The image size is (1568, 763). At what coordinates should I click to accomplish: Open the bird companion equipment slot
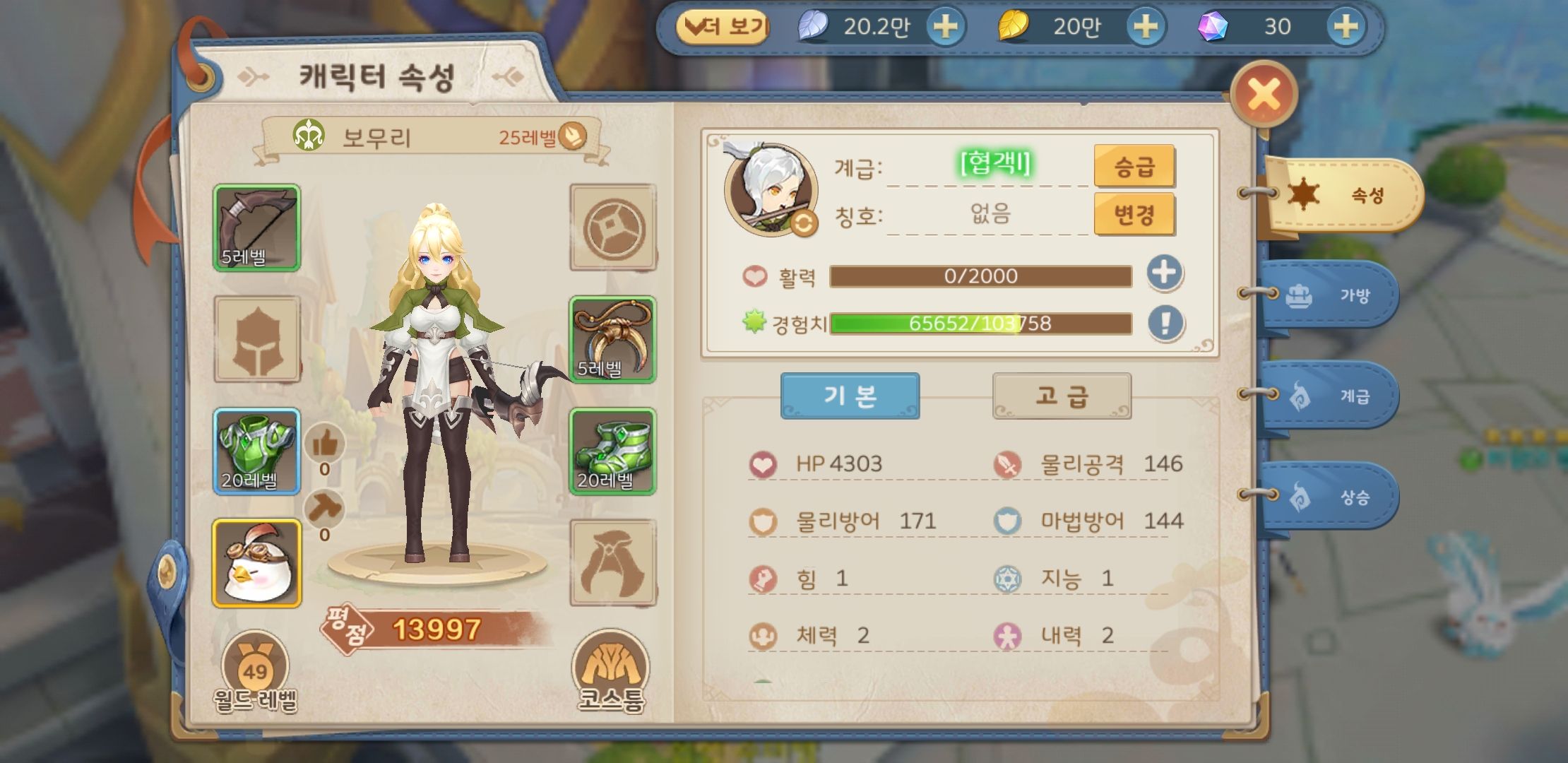256,562
